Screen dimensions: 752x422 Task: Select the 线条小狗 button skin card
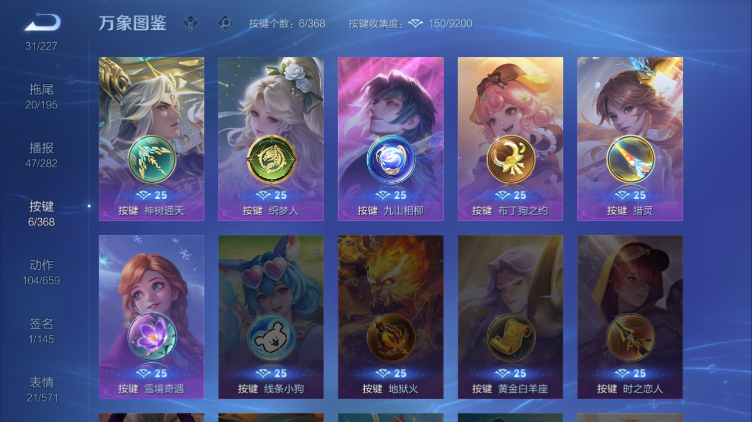271,316
